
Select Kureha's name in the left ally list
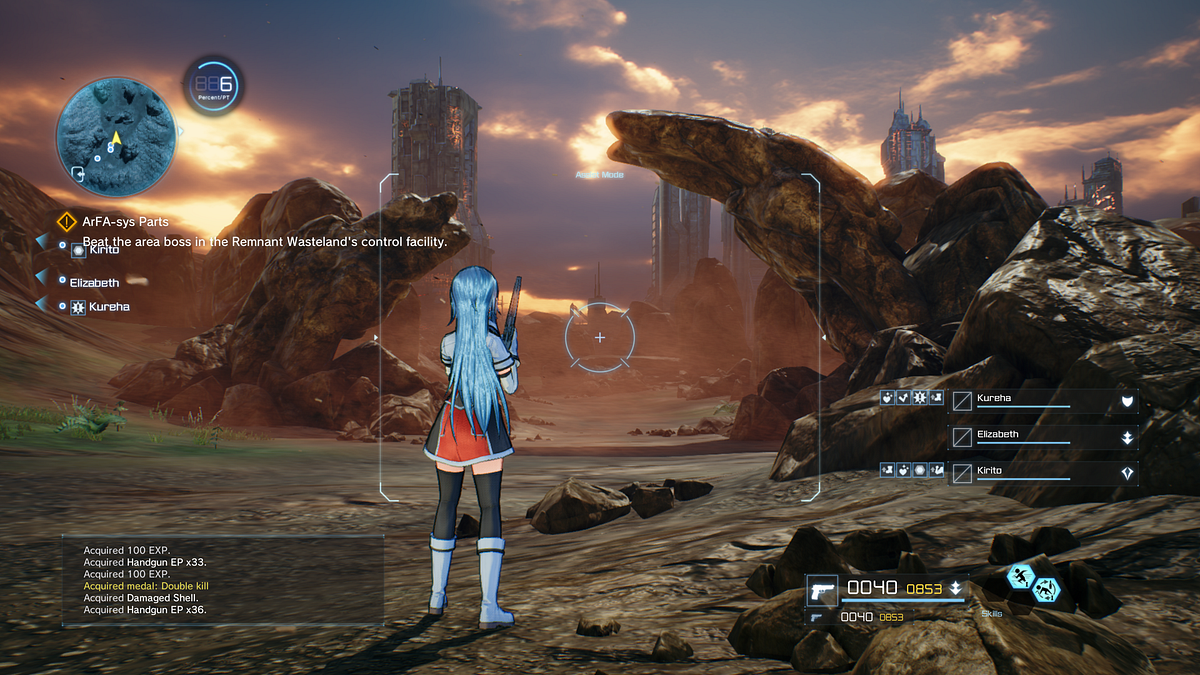[108, 307]
